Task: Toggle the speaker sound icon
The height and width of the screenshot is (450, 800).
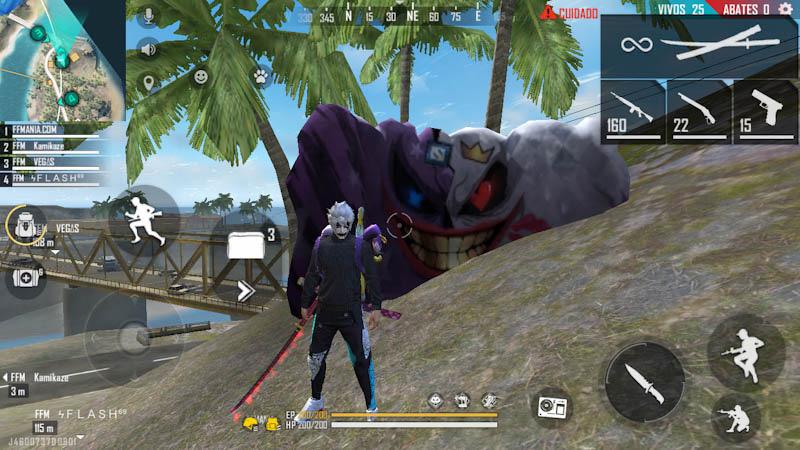Action: pyautogui.click(x=150, y=48)
